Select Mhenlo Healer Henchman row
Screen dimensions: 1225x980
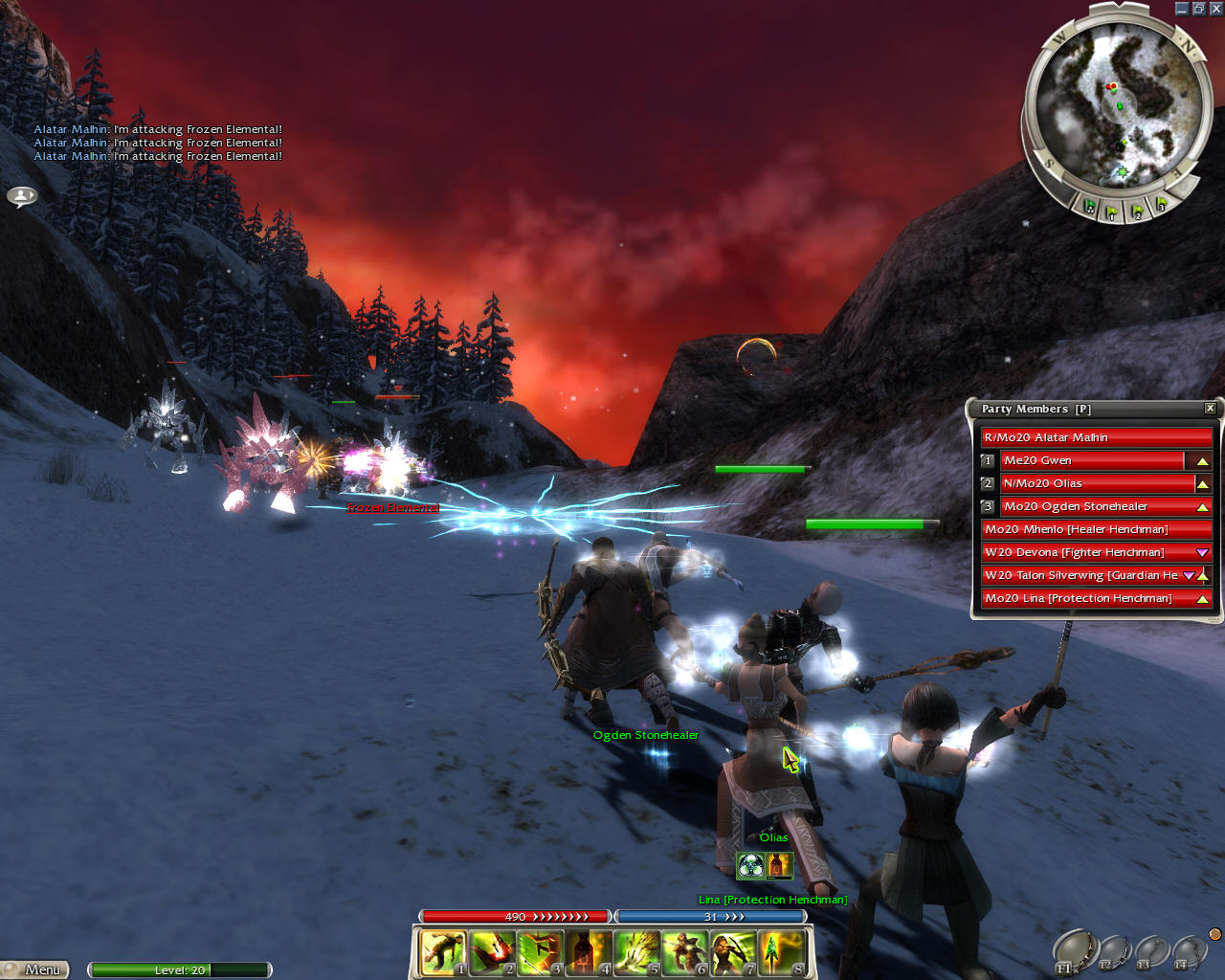click(1091, 529)
